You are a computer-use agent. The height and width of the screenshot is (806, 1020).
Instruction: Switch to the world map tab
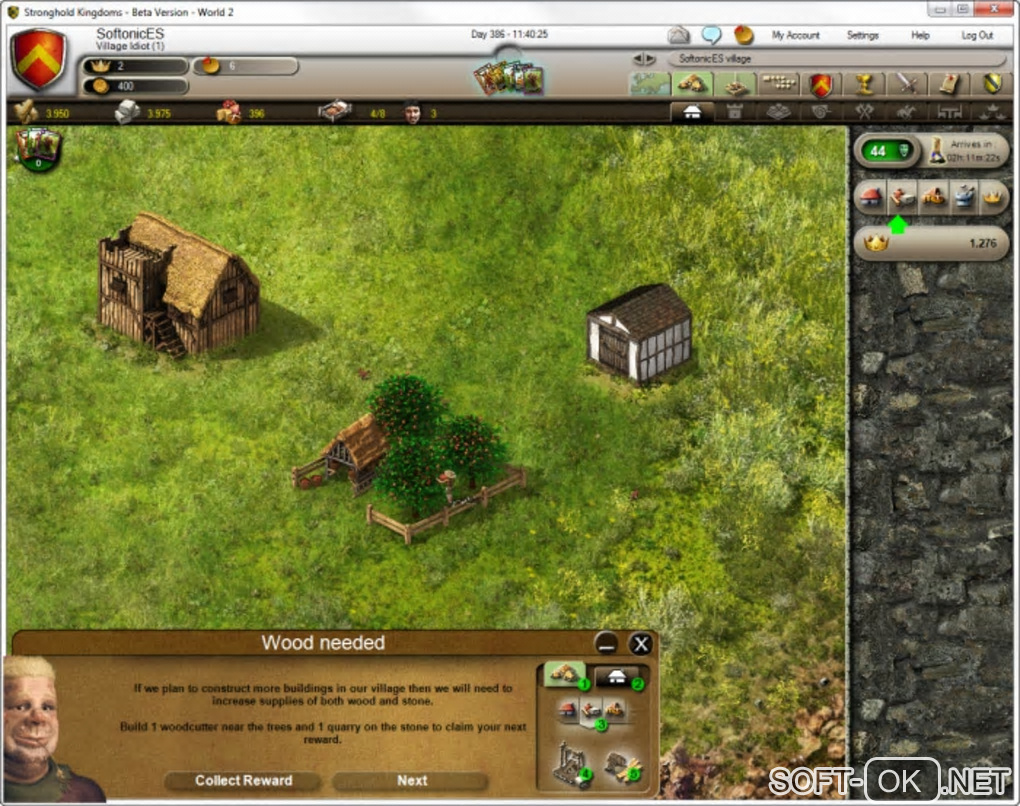pos(649,84)
